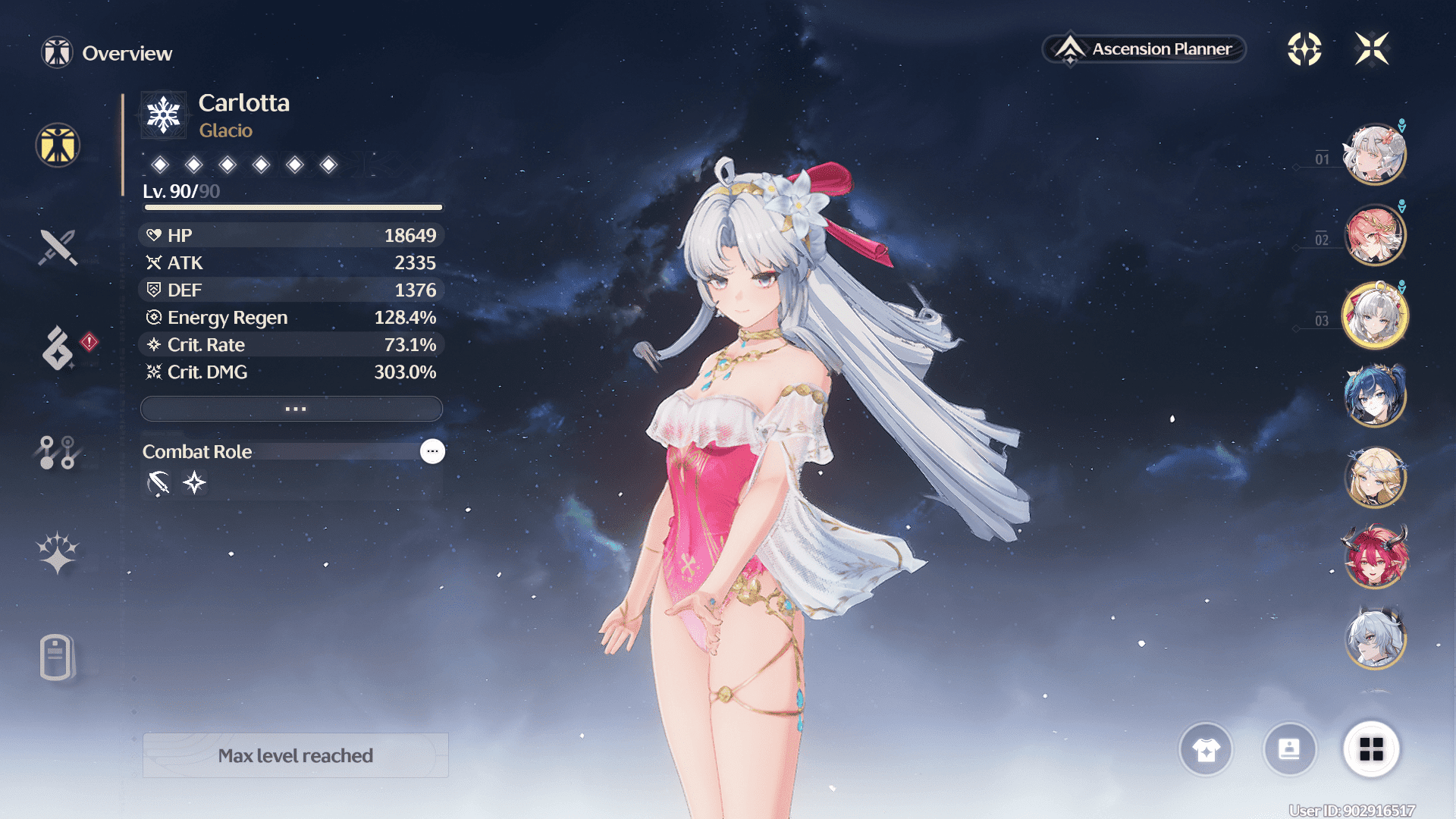Close the character screen with the X

[1372, 49]
